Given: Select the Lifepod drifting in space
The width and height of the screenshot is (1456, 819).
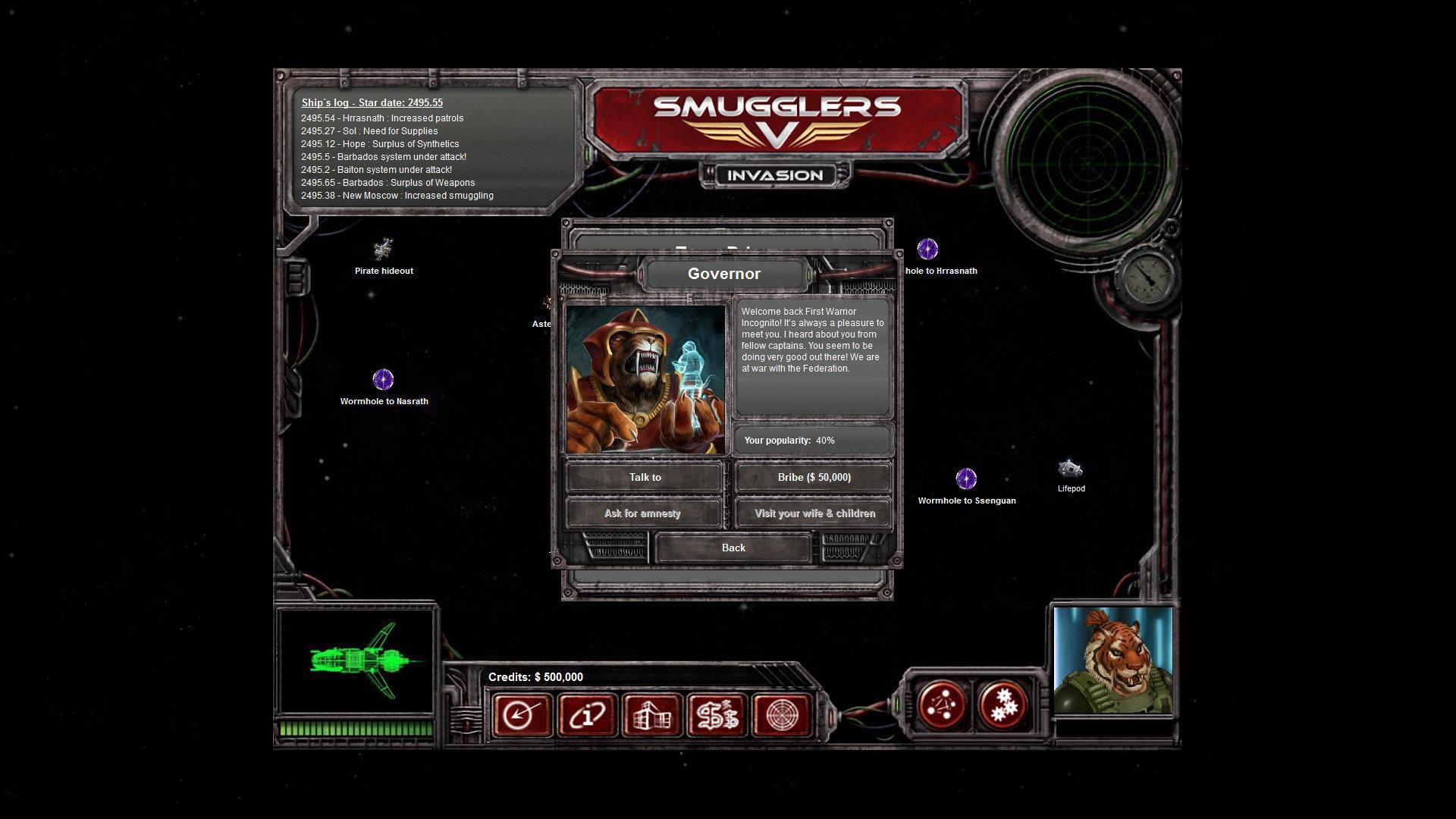Looking at the screenshot, I should point(1071,469).
